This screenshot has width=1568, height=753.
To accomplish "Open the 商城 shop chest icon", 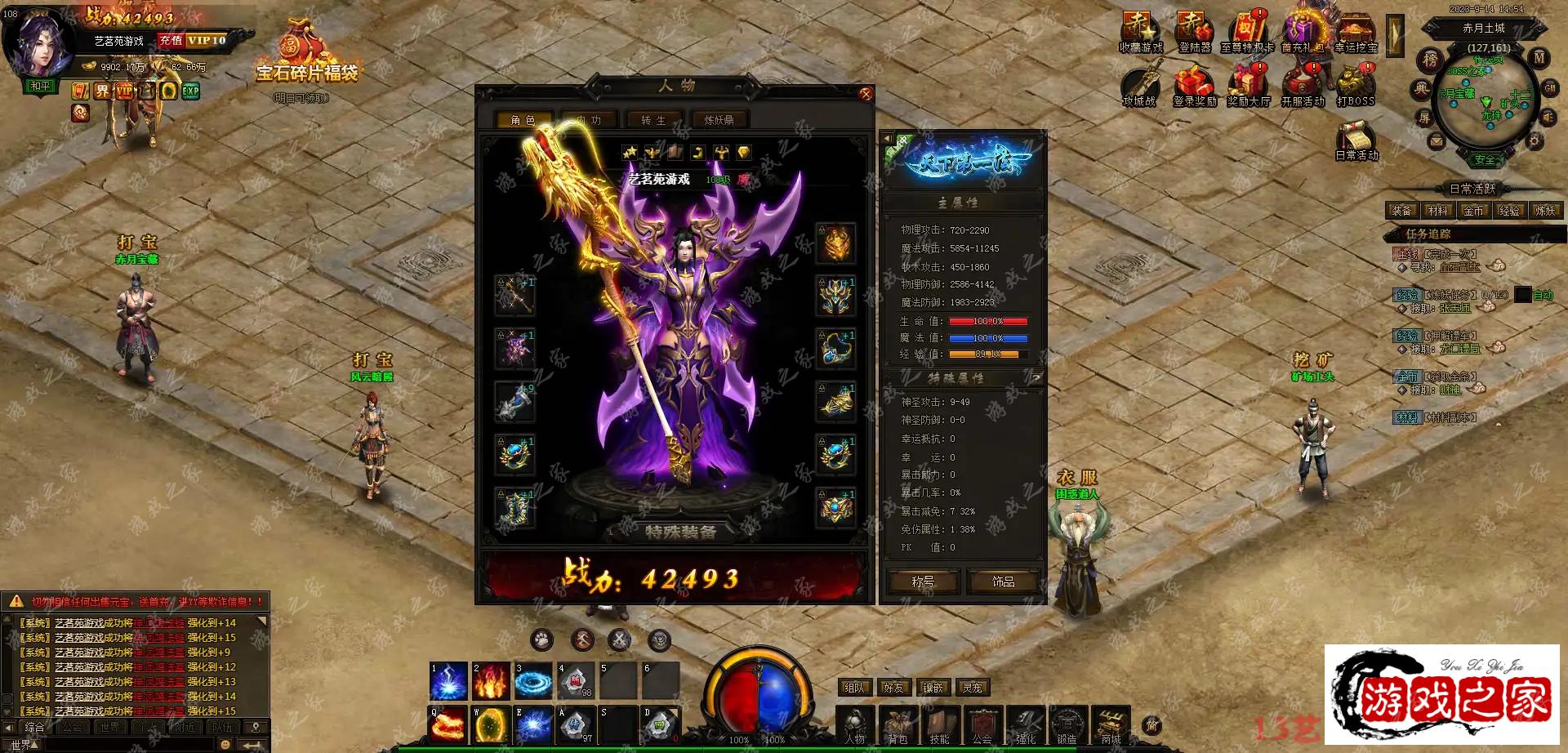I will pos(1111,725).
